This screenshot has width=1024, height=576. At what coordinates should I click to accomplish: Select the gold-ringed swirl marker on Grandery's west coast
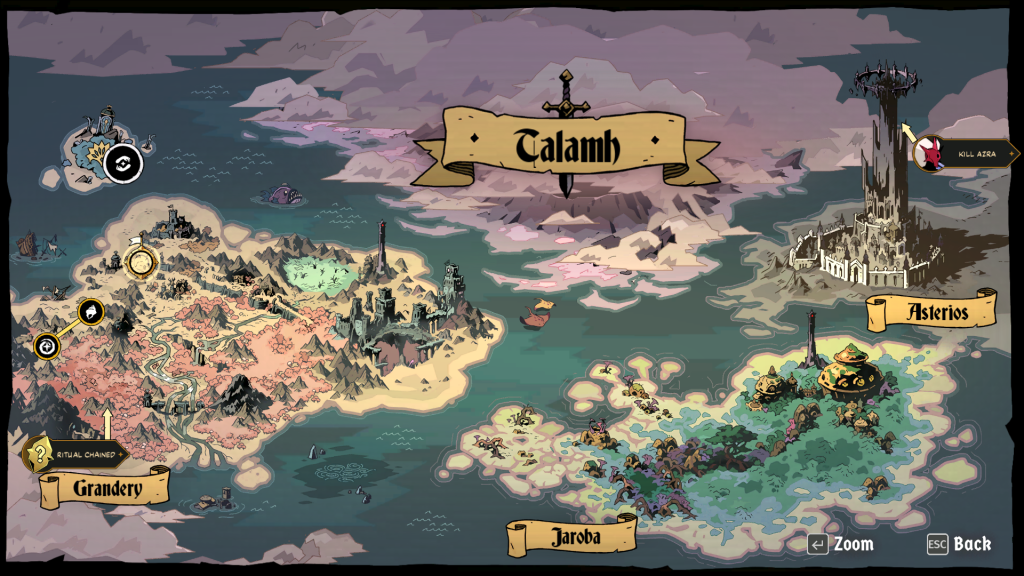click(46, 346)
